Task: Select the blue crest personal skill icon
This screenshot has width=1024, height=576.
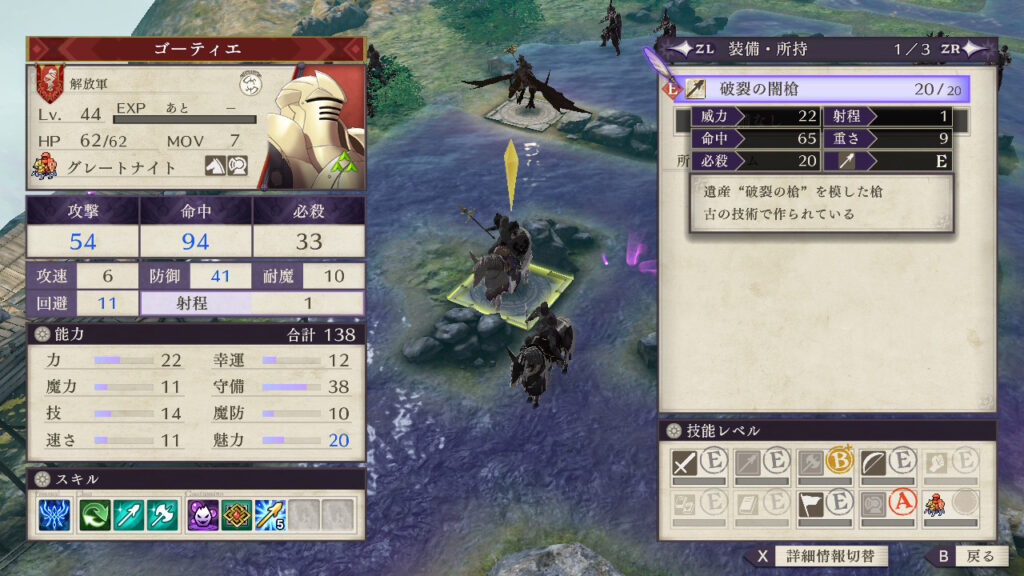Action: [55, 516]
